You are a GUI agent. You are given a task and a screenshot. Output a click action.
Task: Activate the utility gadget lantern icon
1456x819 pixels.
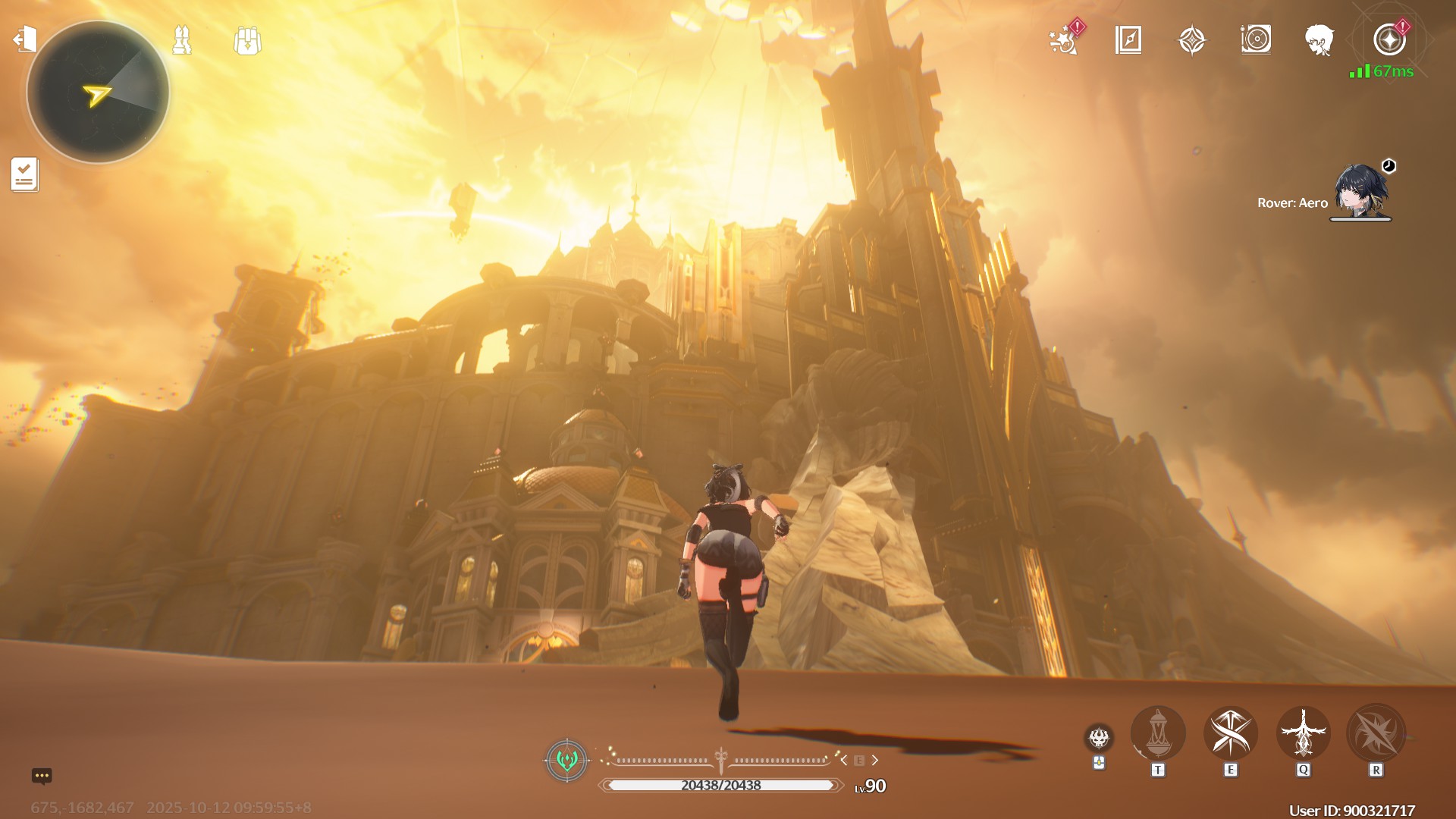[x=1157, y=734]
